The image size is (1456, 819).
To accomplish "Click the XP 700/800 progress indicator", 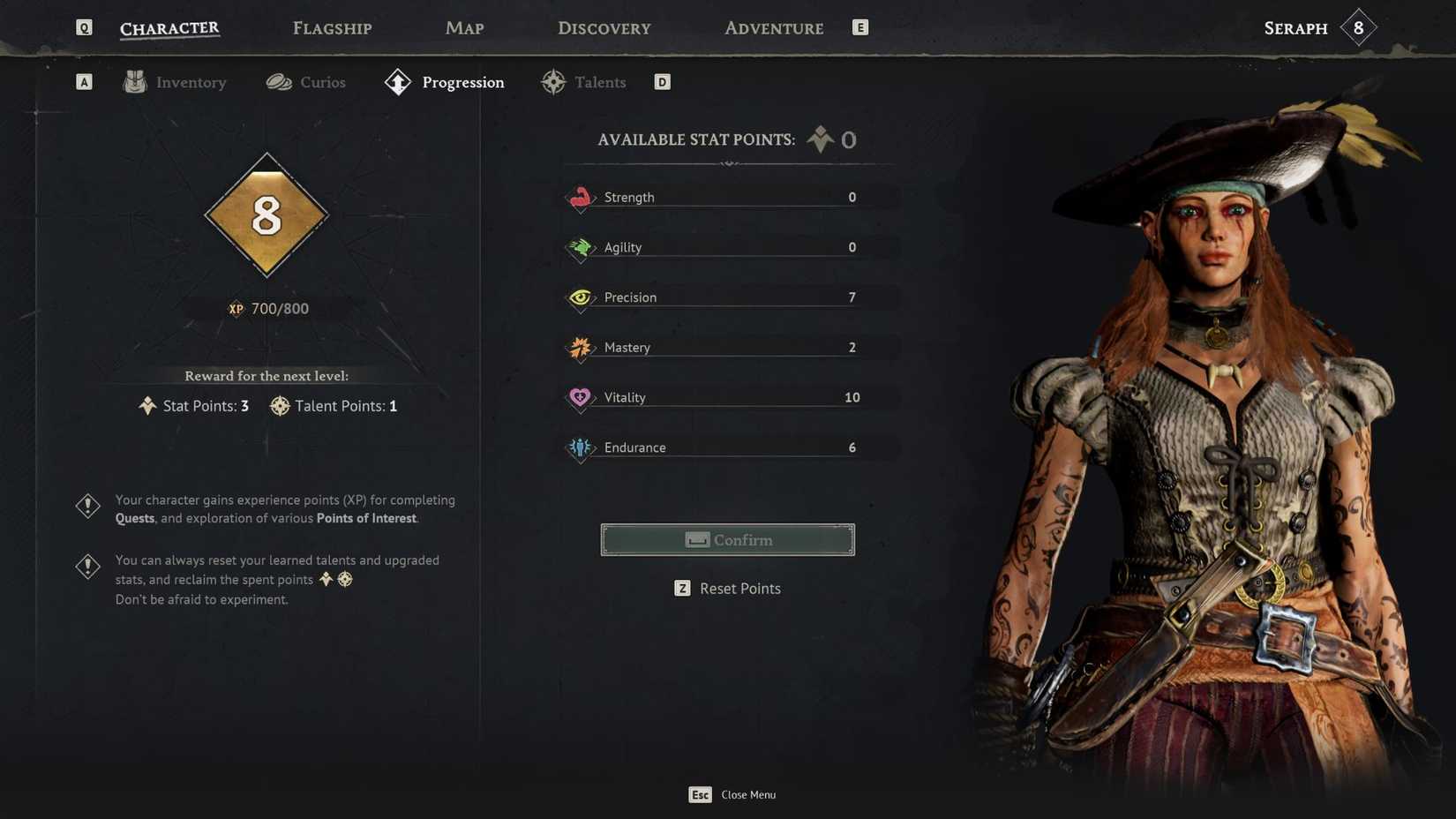I will pos(267,308).
